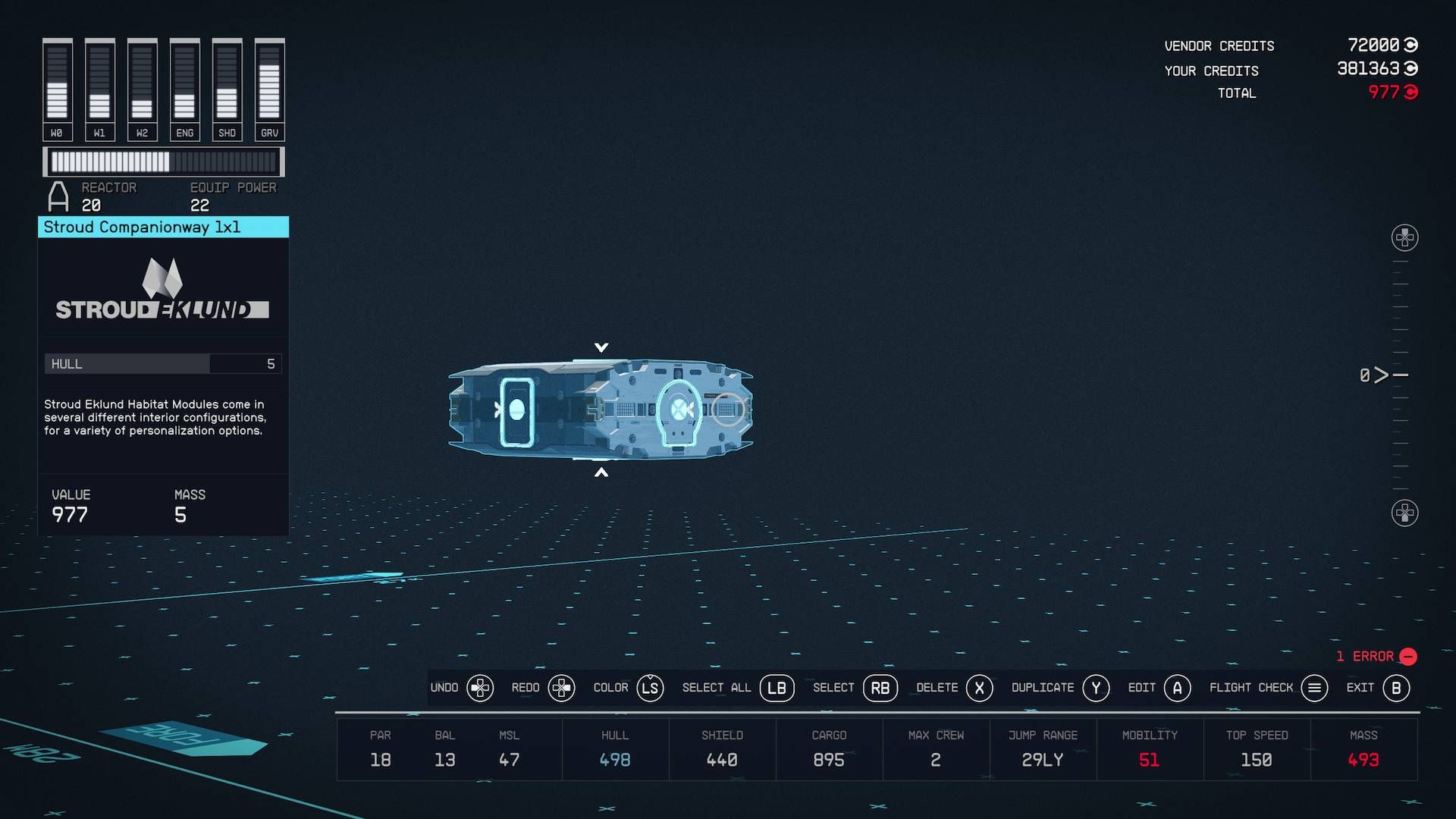This screenshot has width=1456, height=819.
Task: Click the down arrow marker below the module
Action: pos(603,471)
